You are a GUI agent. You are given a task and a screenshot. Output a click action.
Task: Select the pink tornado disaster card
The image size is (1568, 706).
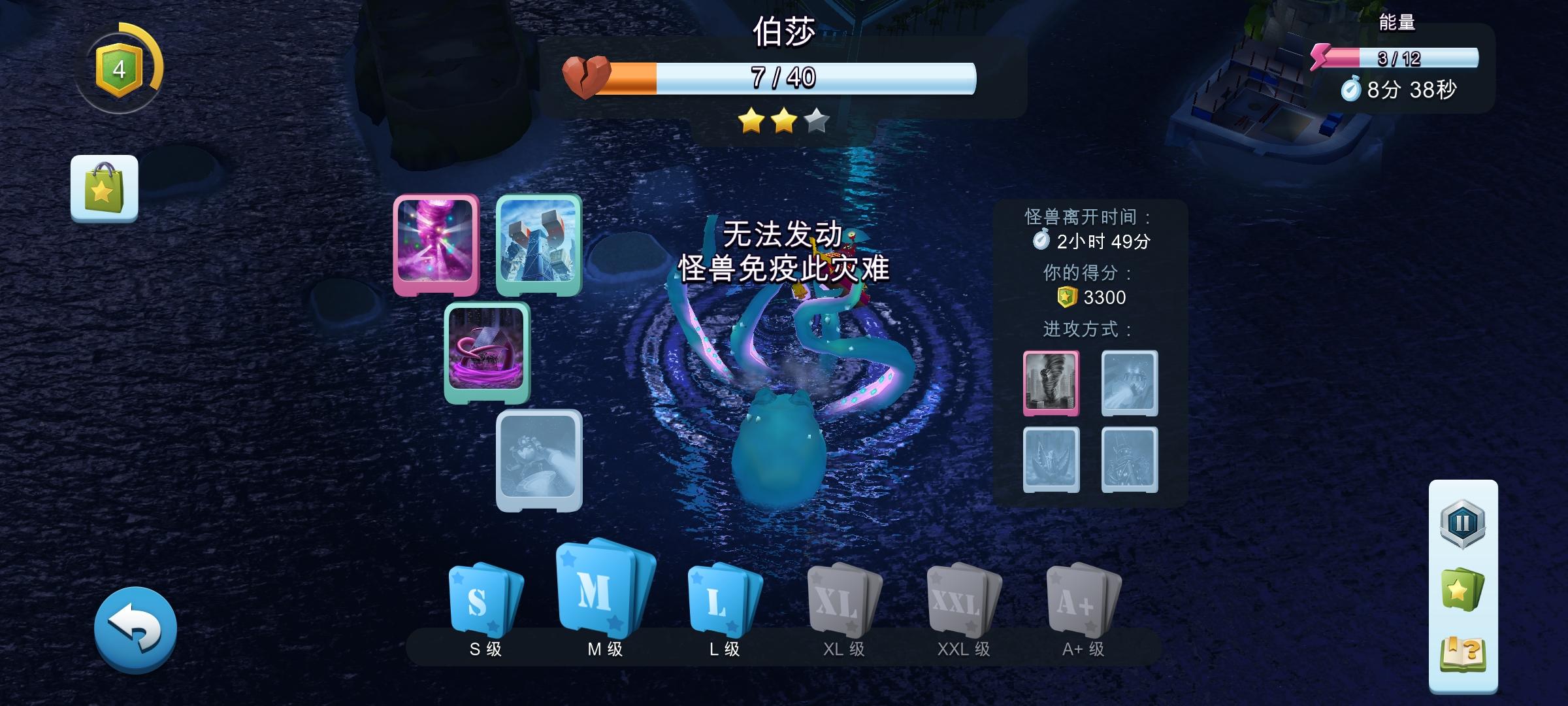[x=436, y=245]
